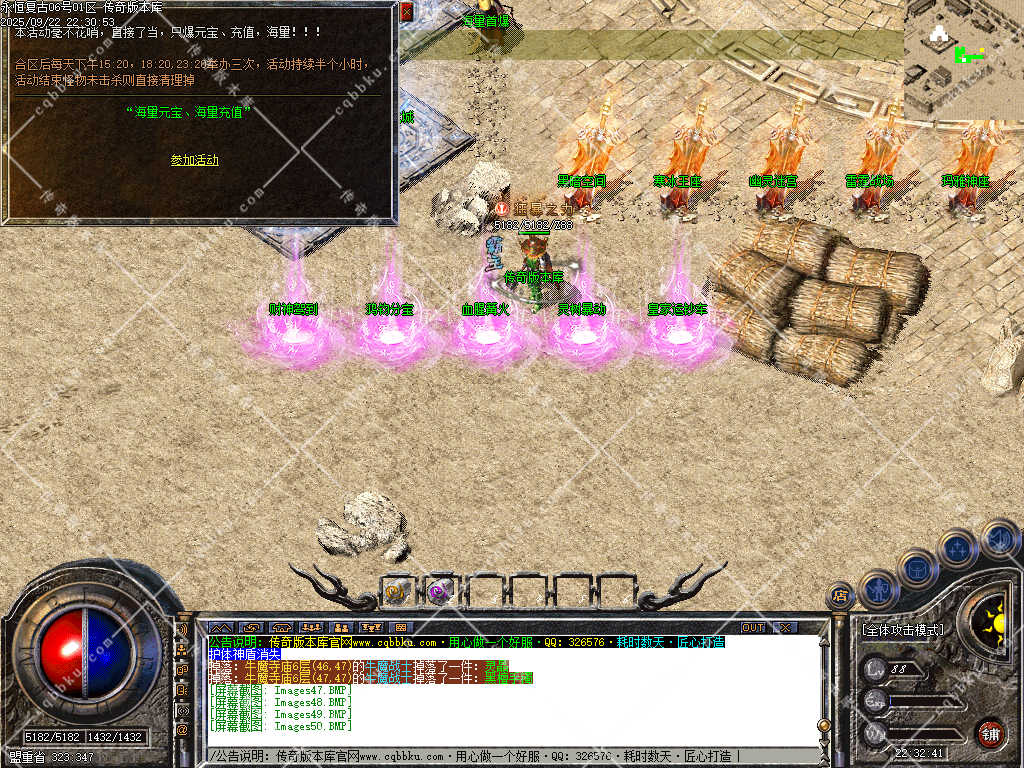The height and width of the screenshot is (768, 1024).
Task: Click the 灵晶 drop link in chat
Action: (496, 666)
